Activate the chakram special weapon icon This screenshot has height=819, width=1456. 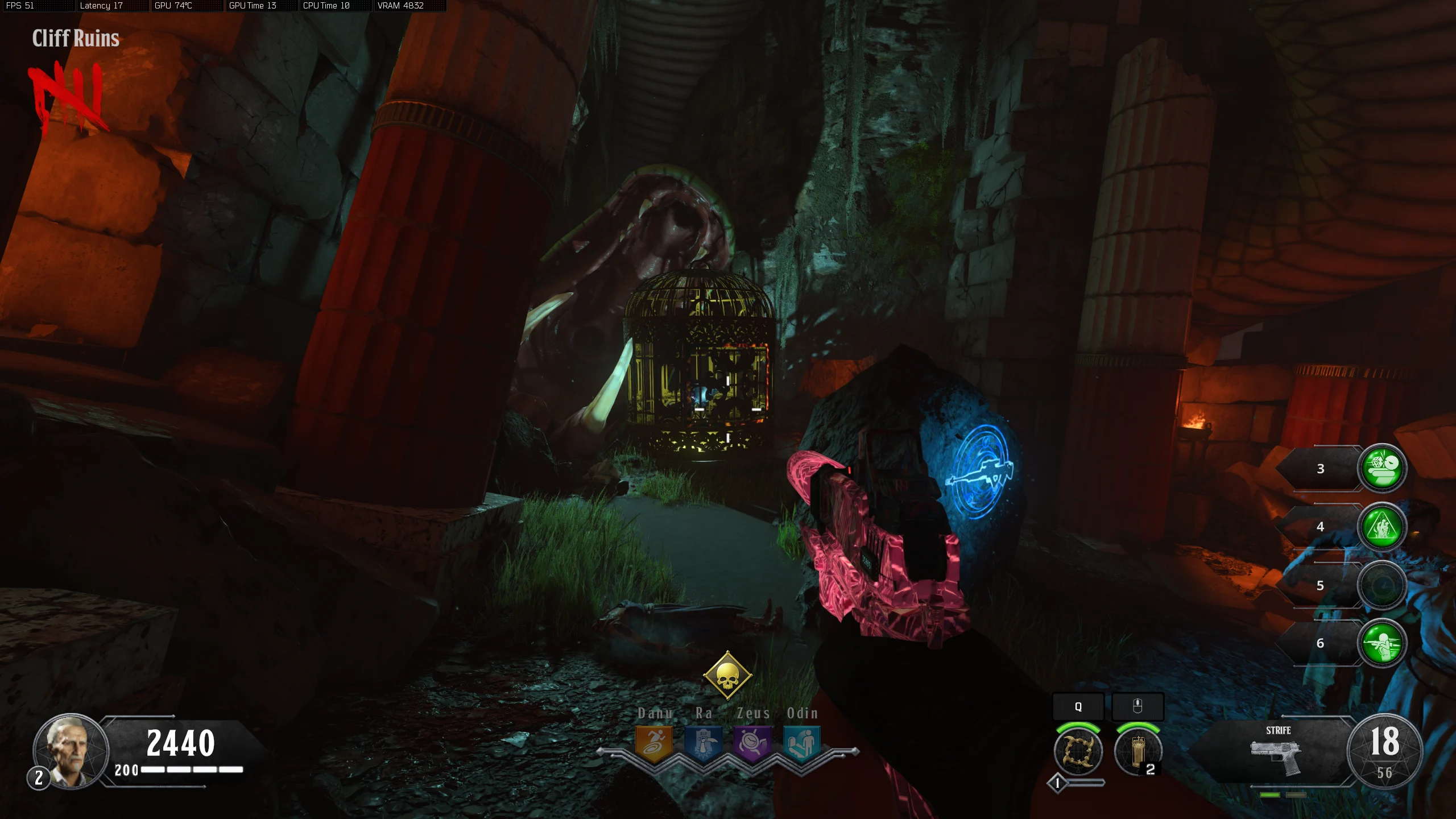[1078, 751]
